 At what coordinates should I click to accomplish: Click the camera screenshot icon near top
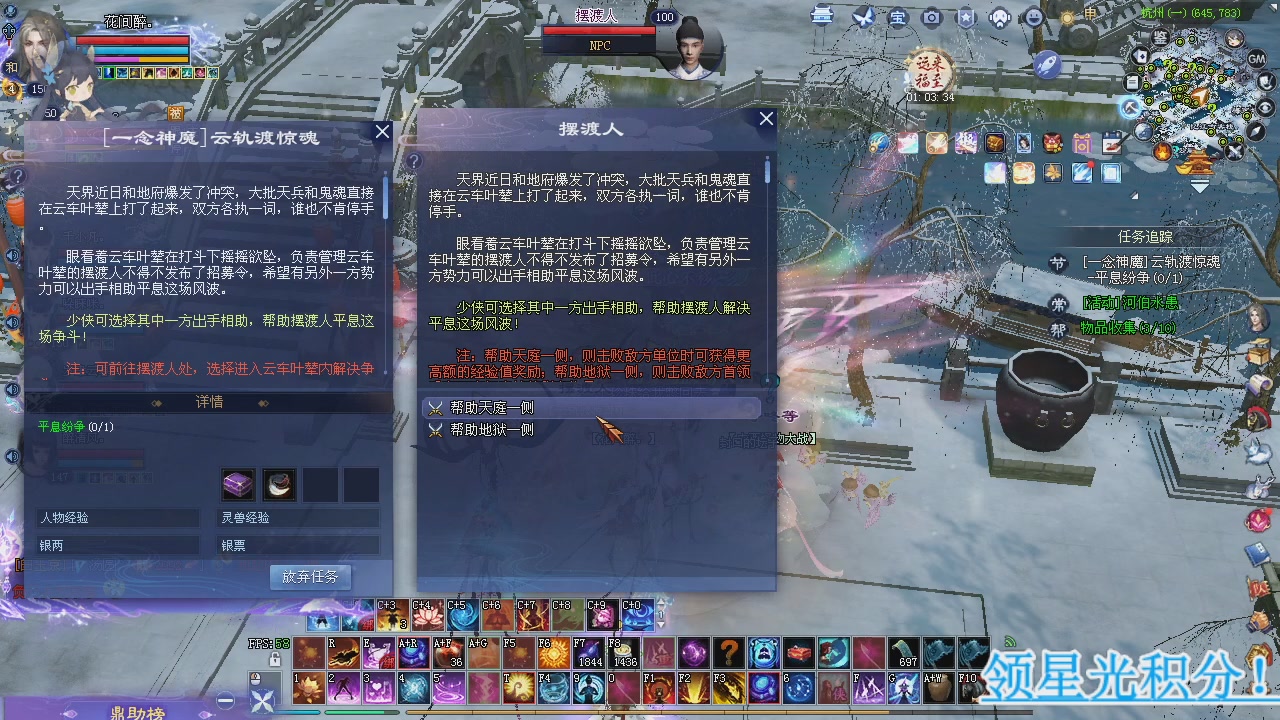(932, 17)
